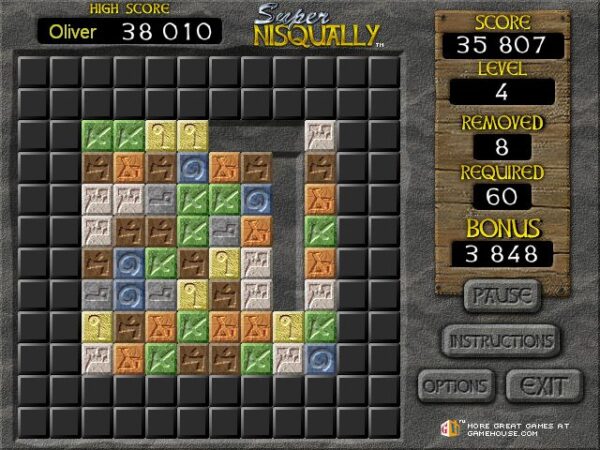
Task: Pause the game
Action: [501, 296]
